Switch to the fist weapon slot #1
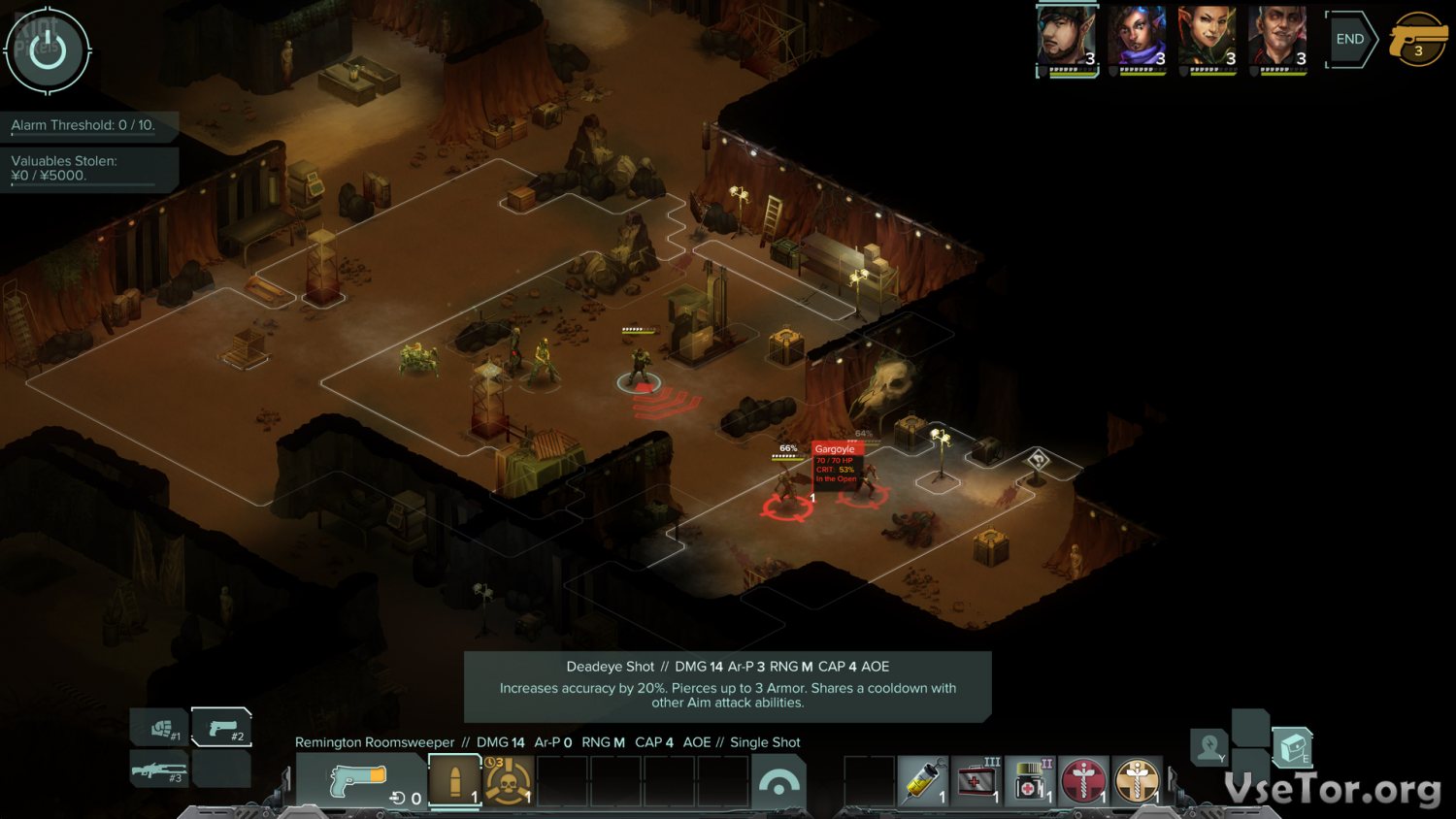This screenshot has width=1456, height=819. (x=161, y=728)
